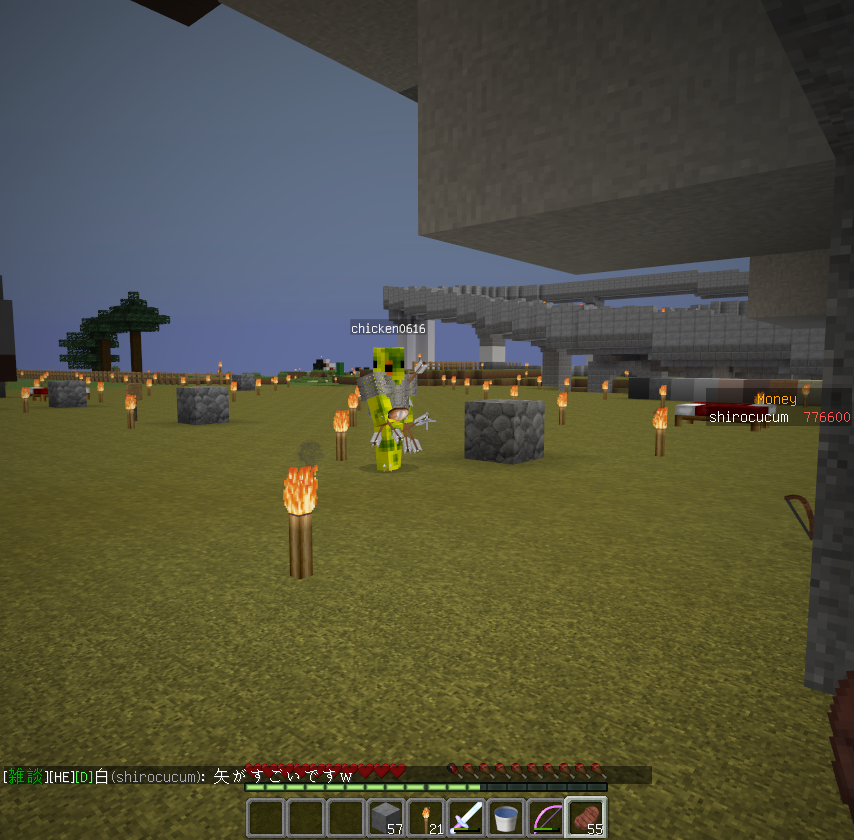Pick the cooked meat stack slot

(x=586, y=817)
